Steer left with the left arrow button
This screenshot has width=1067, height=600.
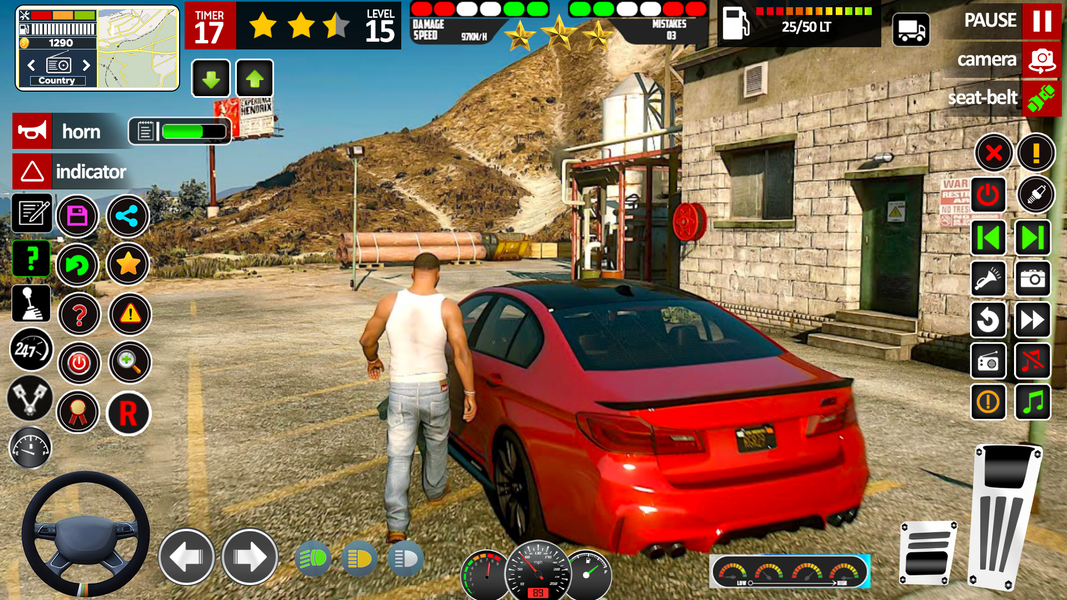(187, 556)
